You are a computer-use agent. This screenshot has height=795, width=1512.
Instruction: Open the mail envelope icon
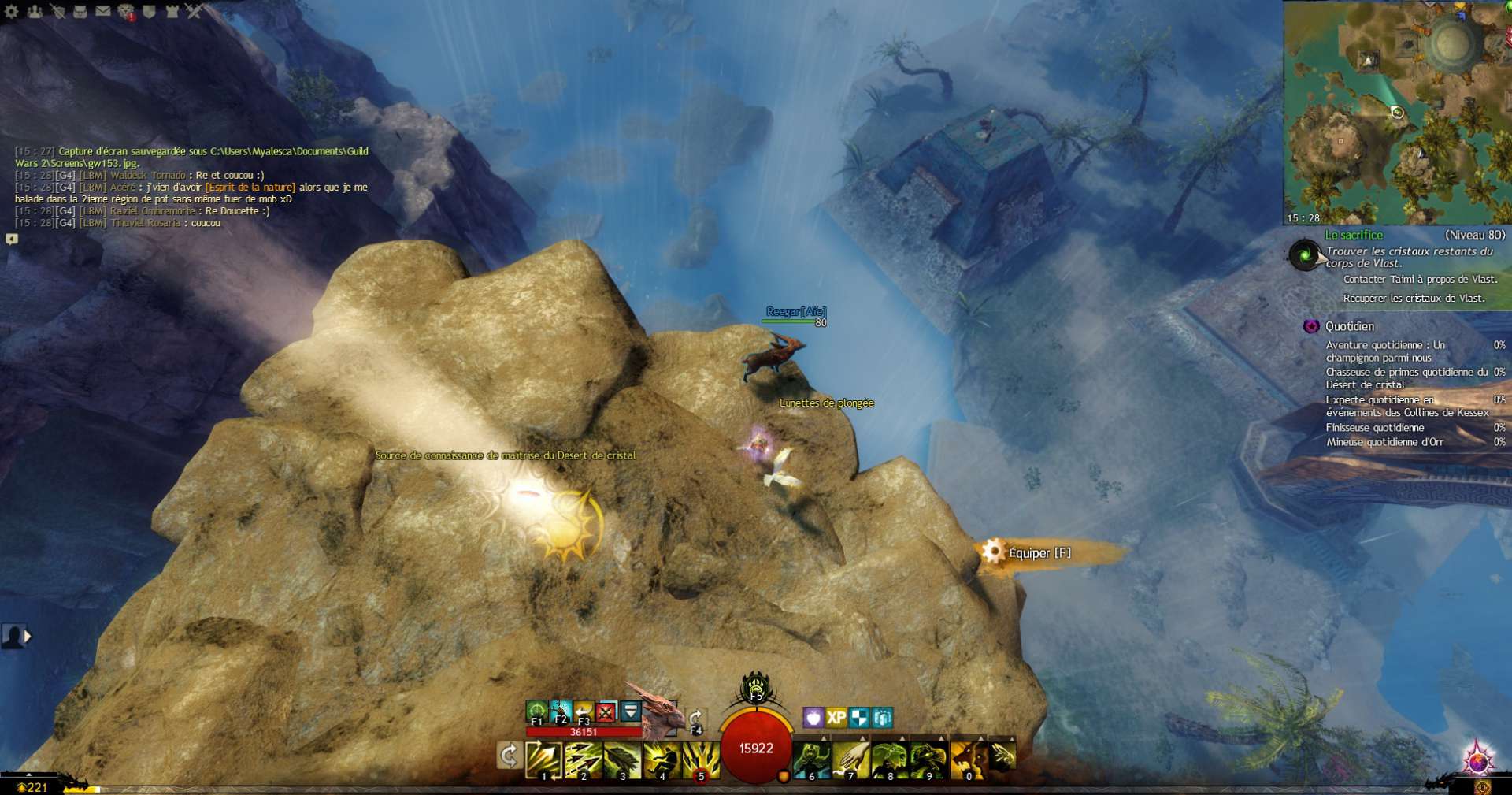103,11
